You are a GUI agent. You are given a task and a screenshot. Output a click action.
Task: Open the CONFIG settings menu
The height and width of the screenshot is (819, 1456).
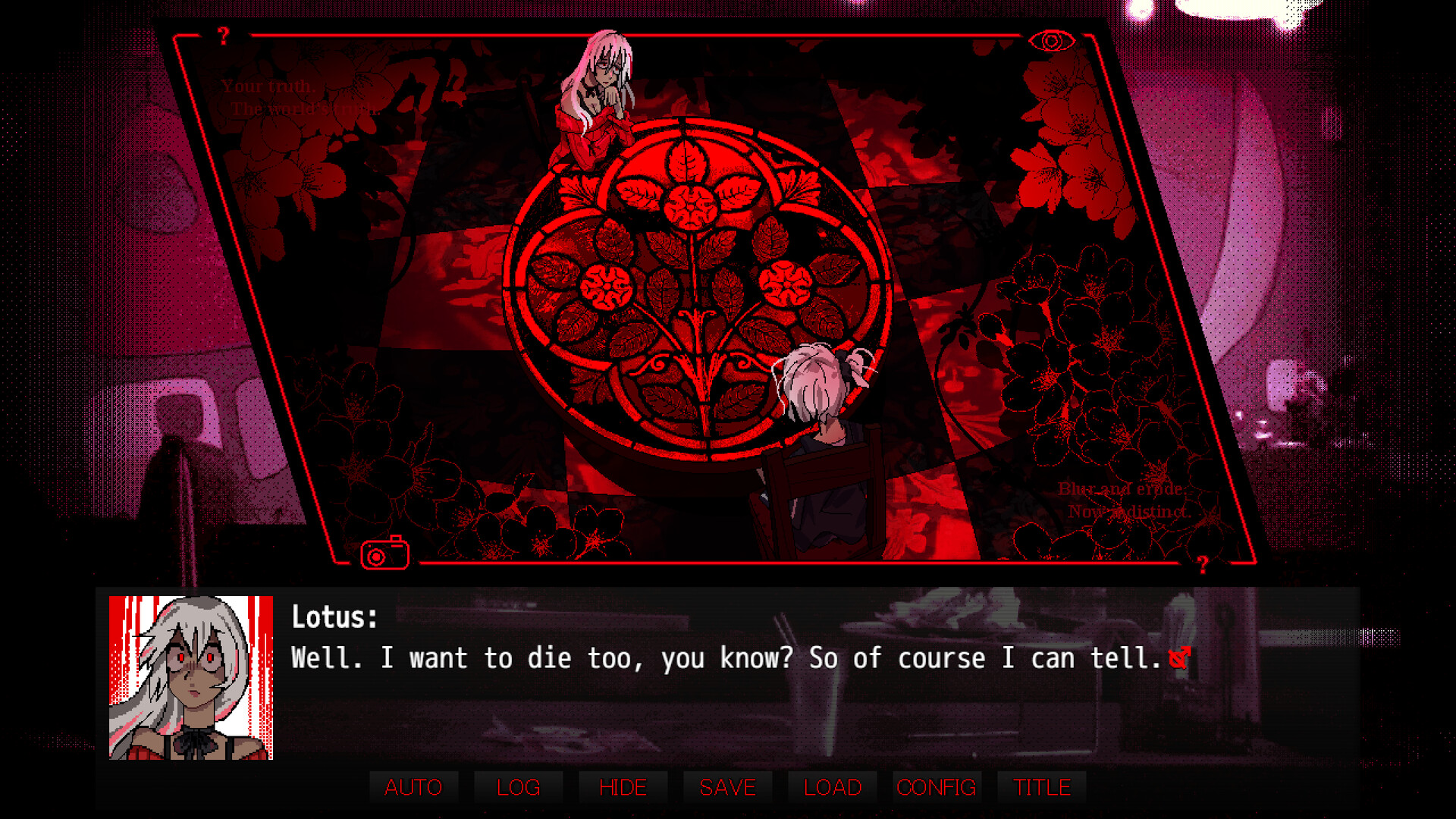pos(936,787)
